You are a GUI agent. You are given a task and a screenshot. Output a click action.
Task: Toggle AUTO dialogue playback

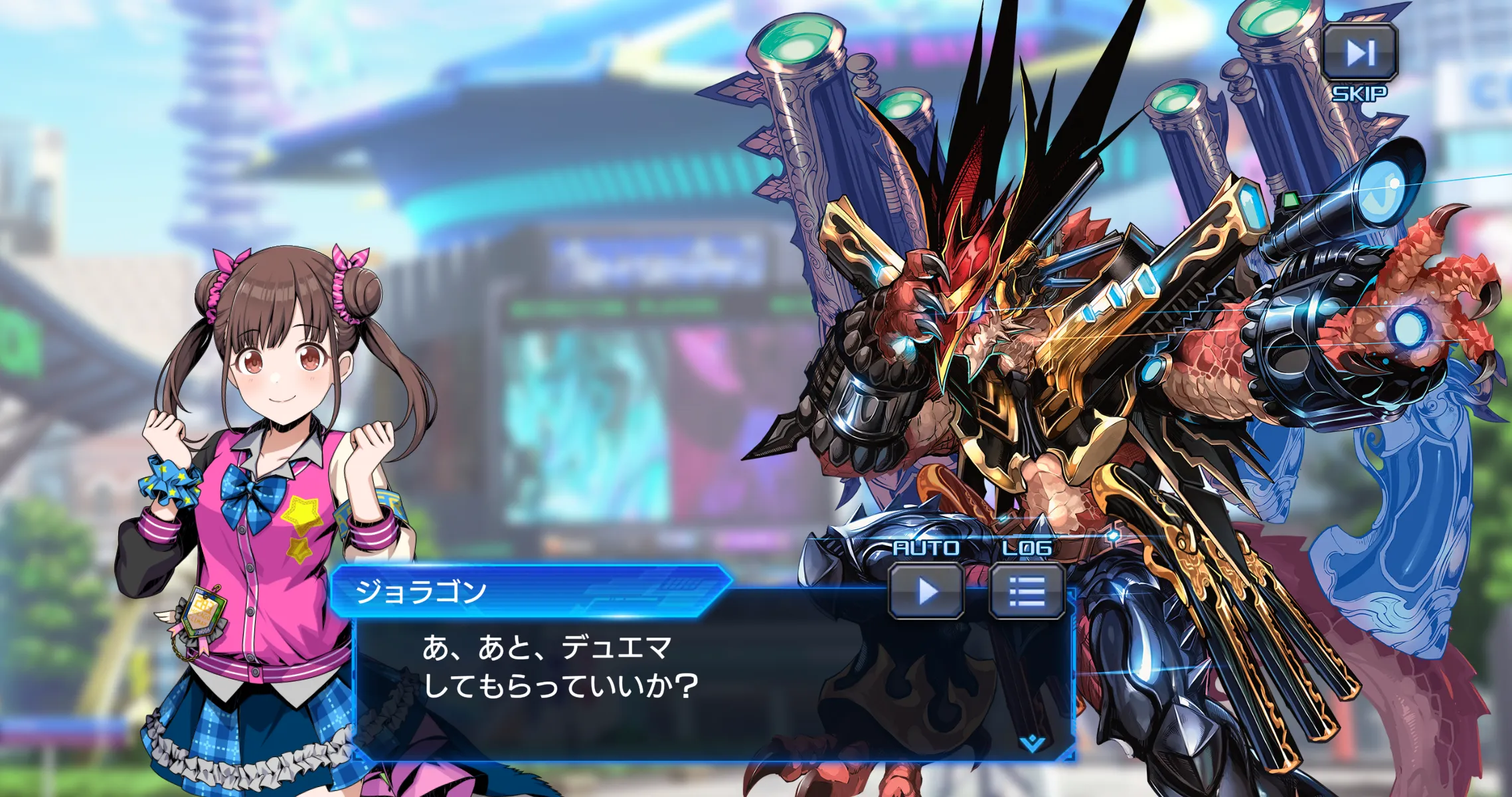tap(926, 590)
